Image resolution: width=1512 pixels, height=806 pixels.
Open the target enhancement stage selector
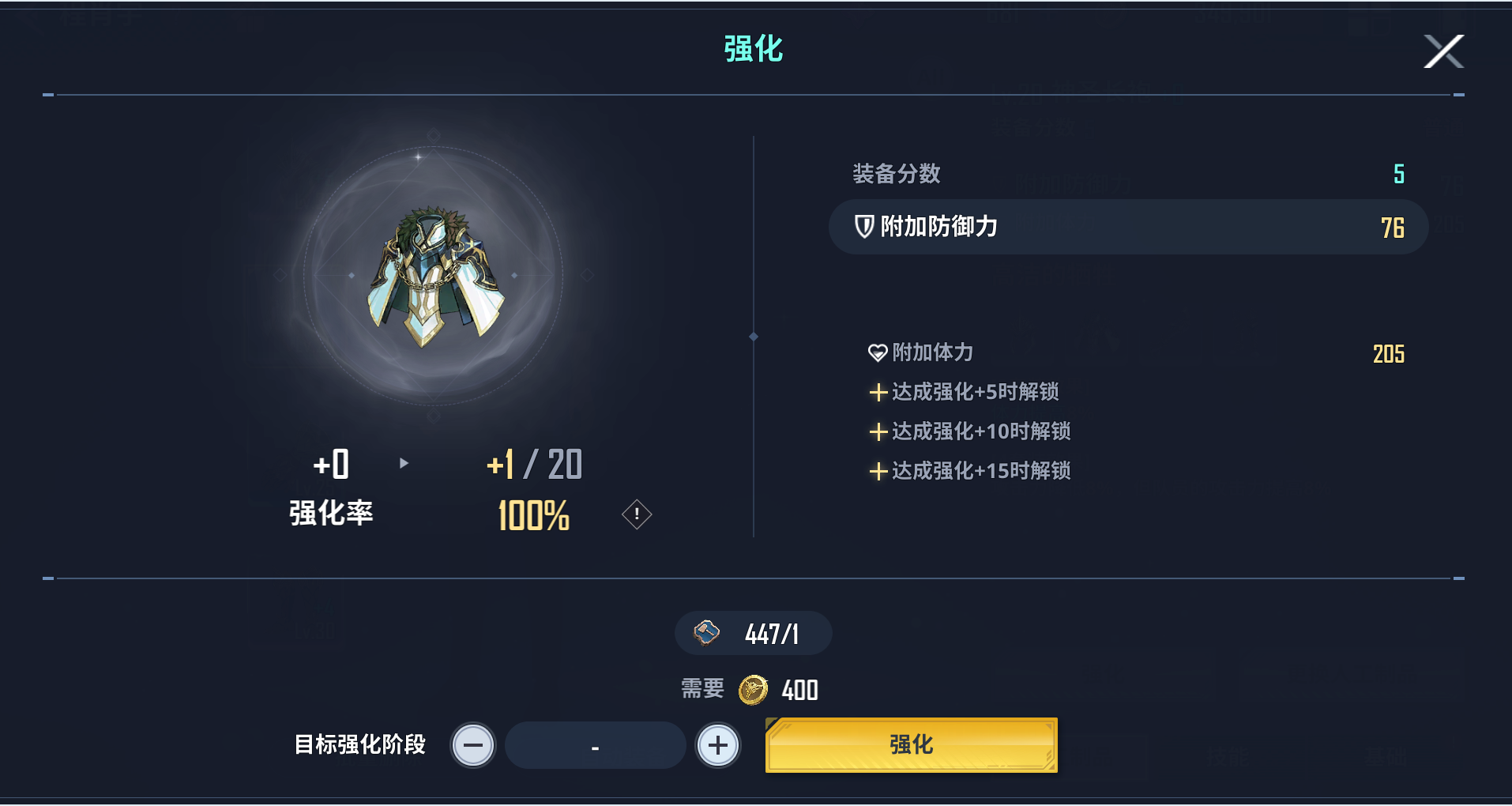595,744
